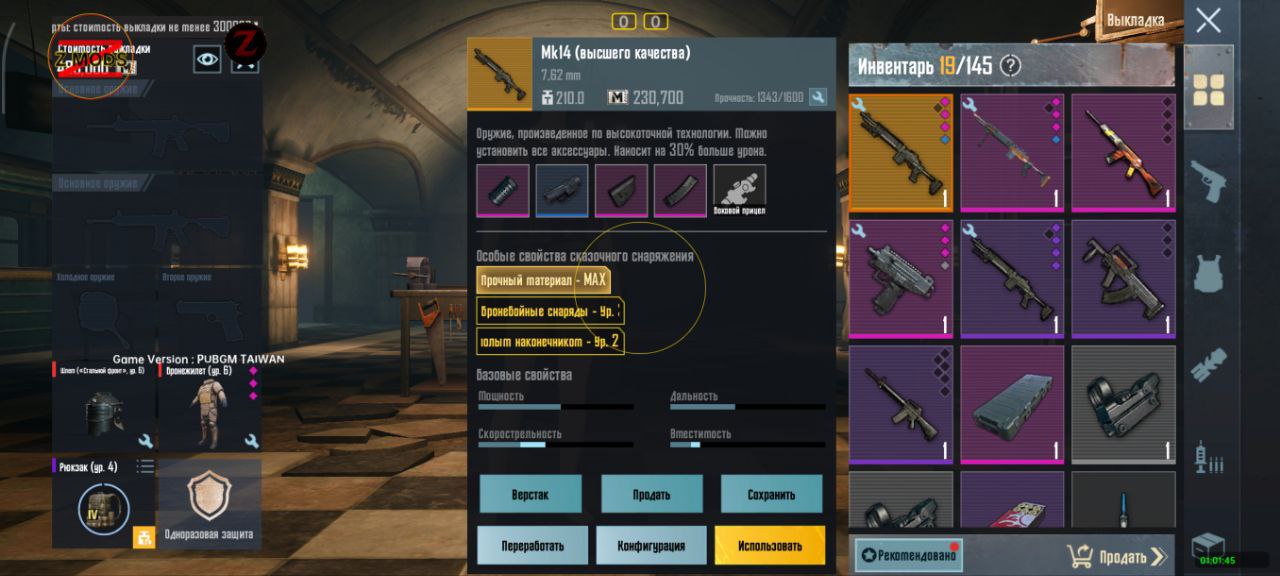Image resolution: width=1280 pixels, height=576 pixels.
Task: Choose Переработать to recycle the weapon
Action: (x=532, y=546)
